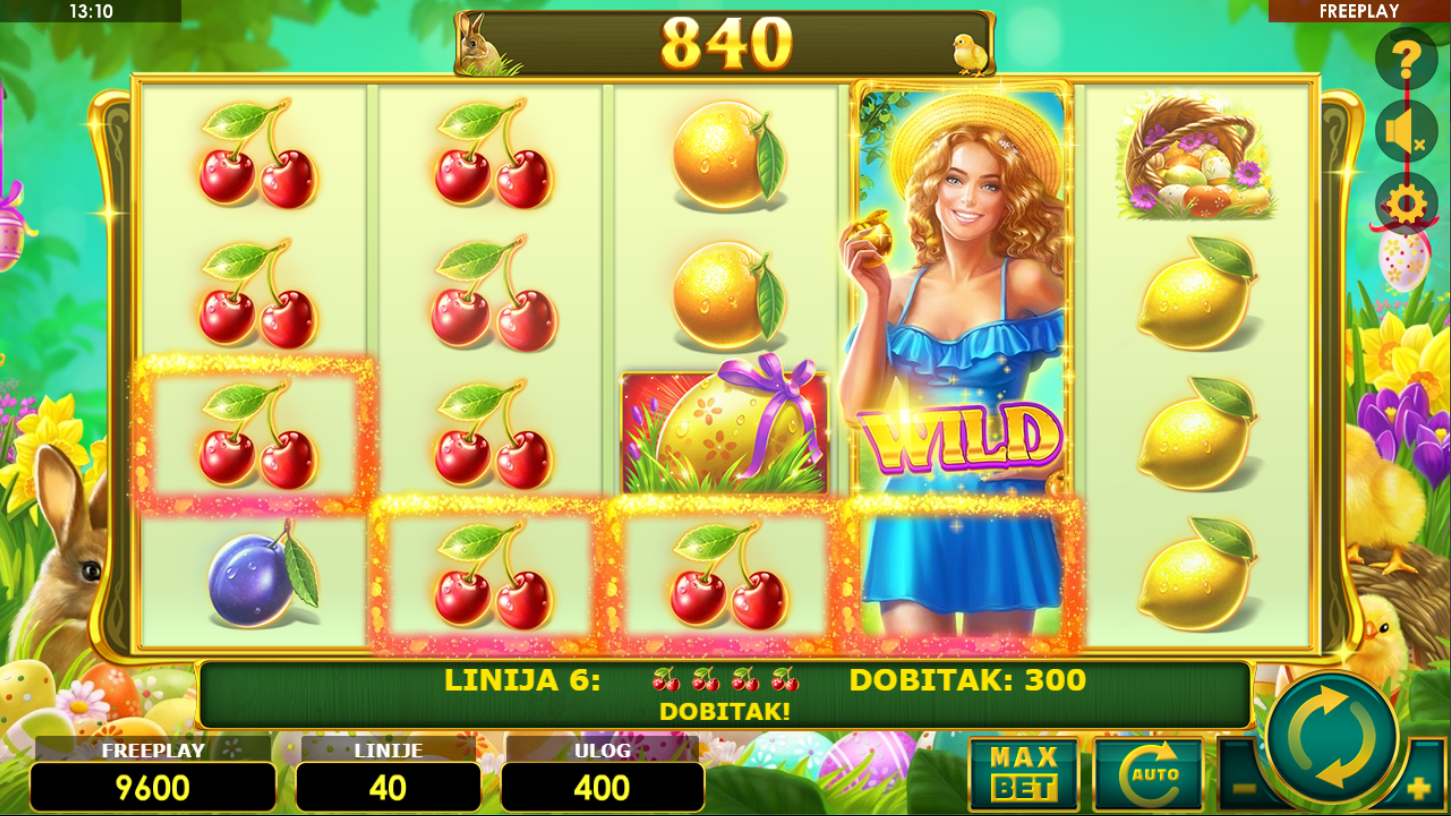This screenshot has width=1451, height=816.
Task: Decrease the bet with the minus button
Action: 1243,788
